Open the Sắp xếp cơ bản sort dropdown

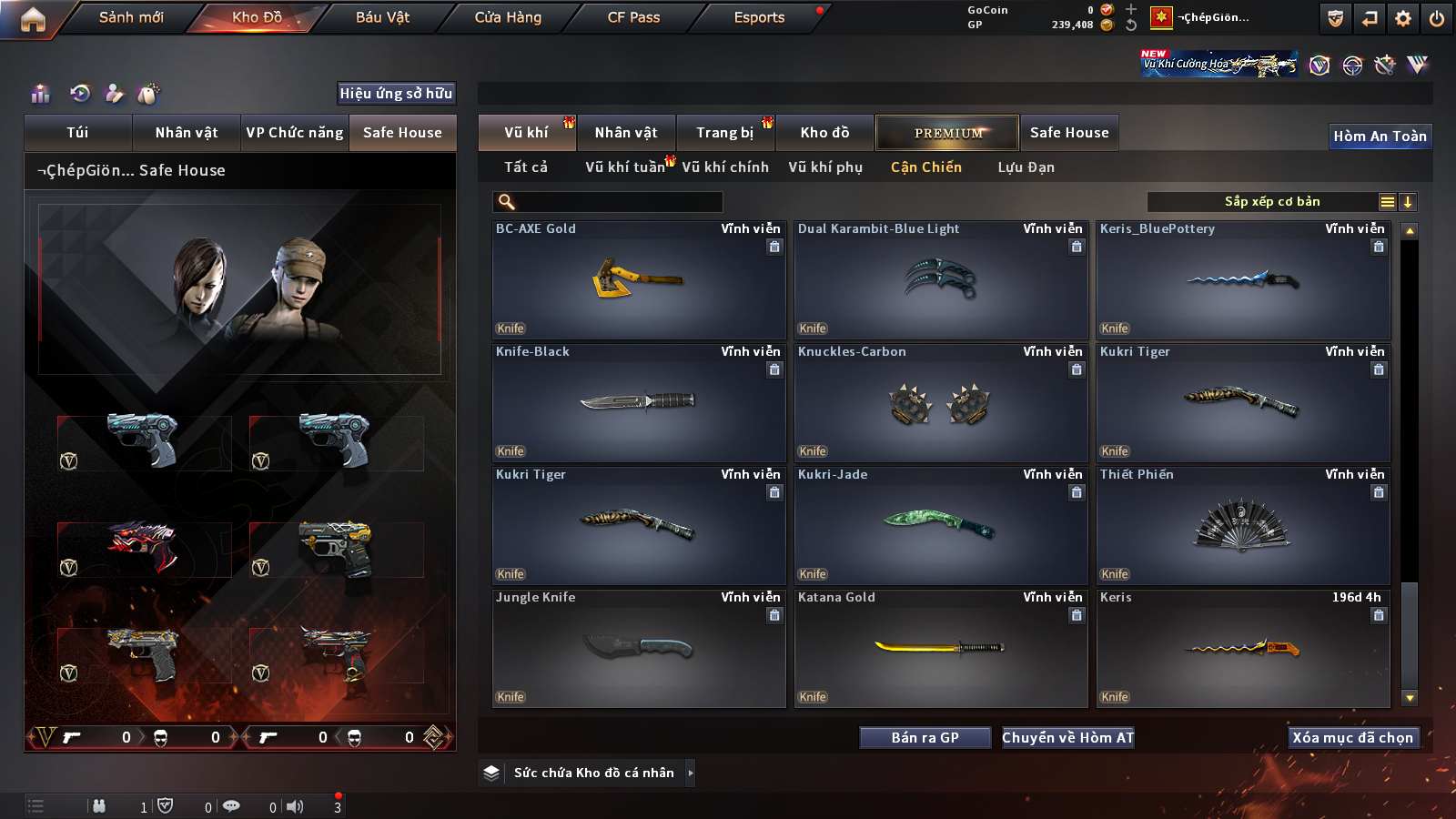[1271, 202]
